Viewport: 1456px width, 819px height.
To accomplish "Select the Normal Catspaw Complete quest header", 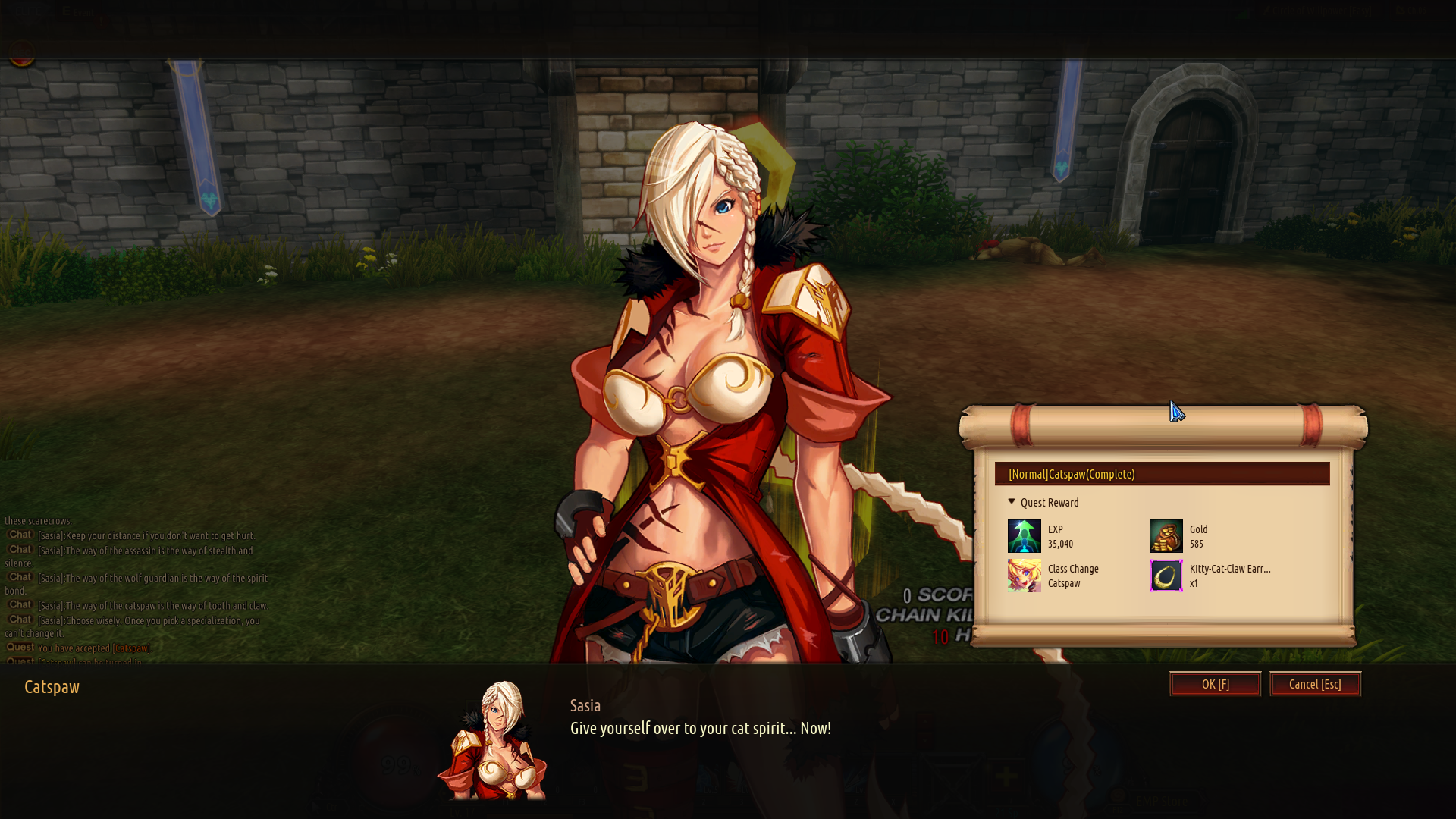I will coord(1161,474).
